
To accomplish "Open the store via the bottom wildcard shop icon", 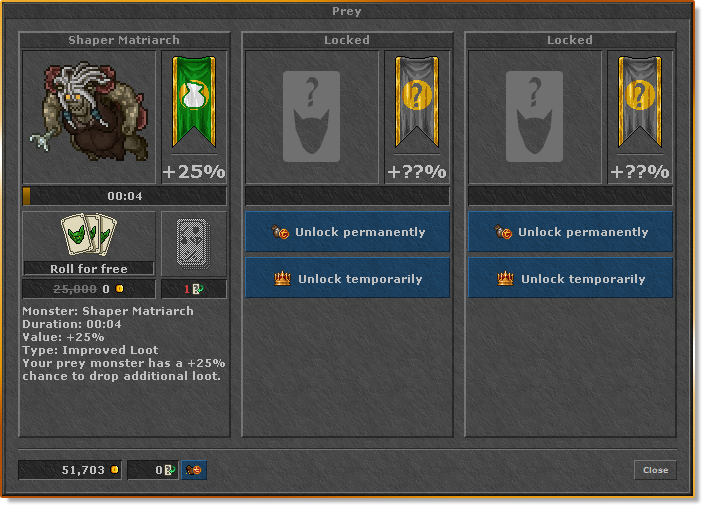I will [194, 470].
